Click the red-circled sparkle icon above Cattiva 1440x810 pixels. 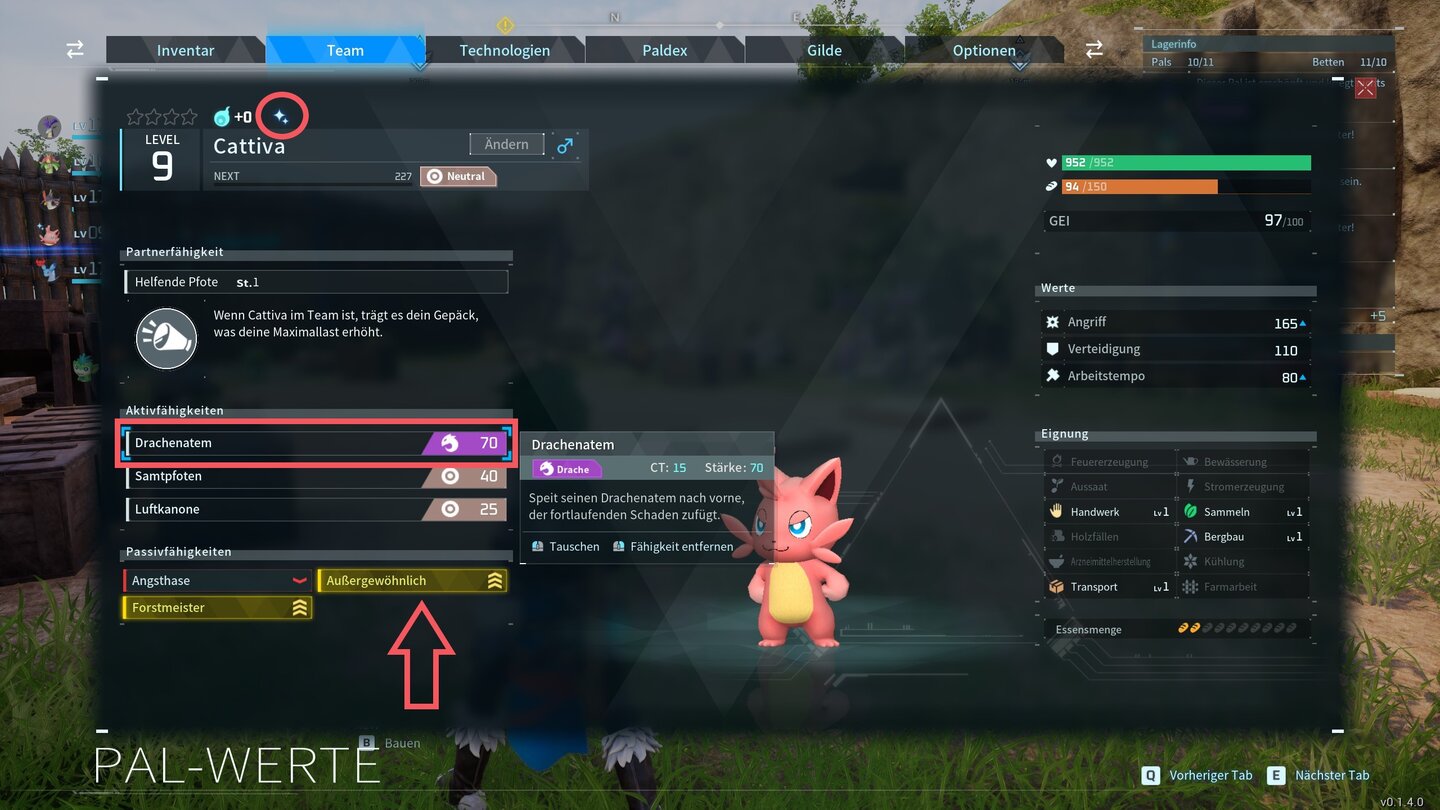(x=281, y=114)
